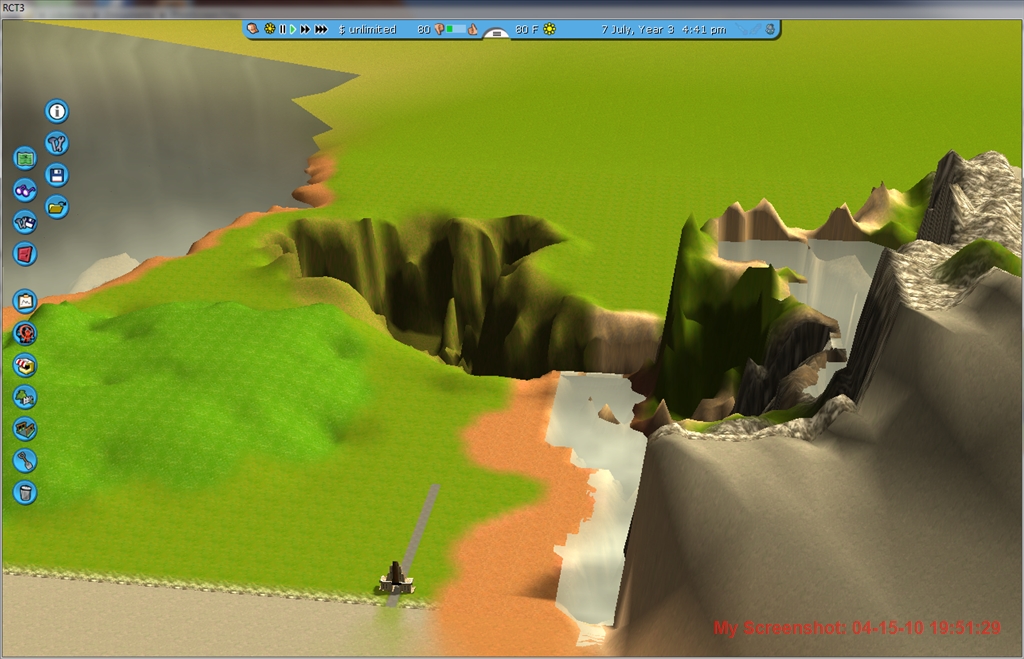
Task: Open the green park map icon
Action: [25, 158]
